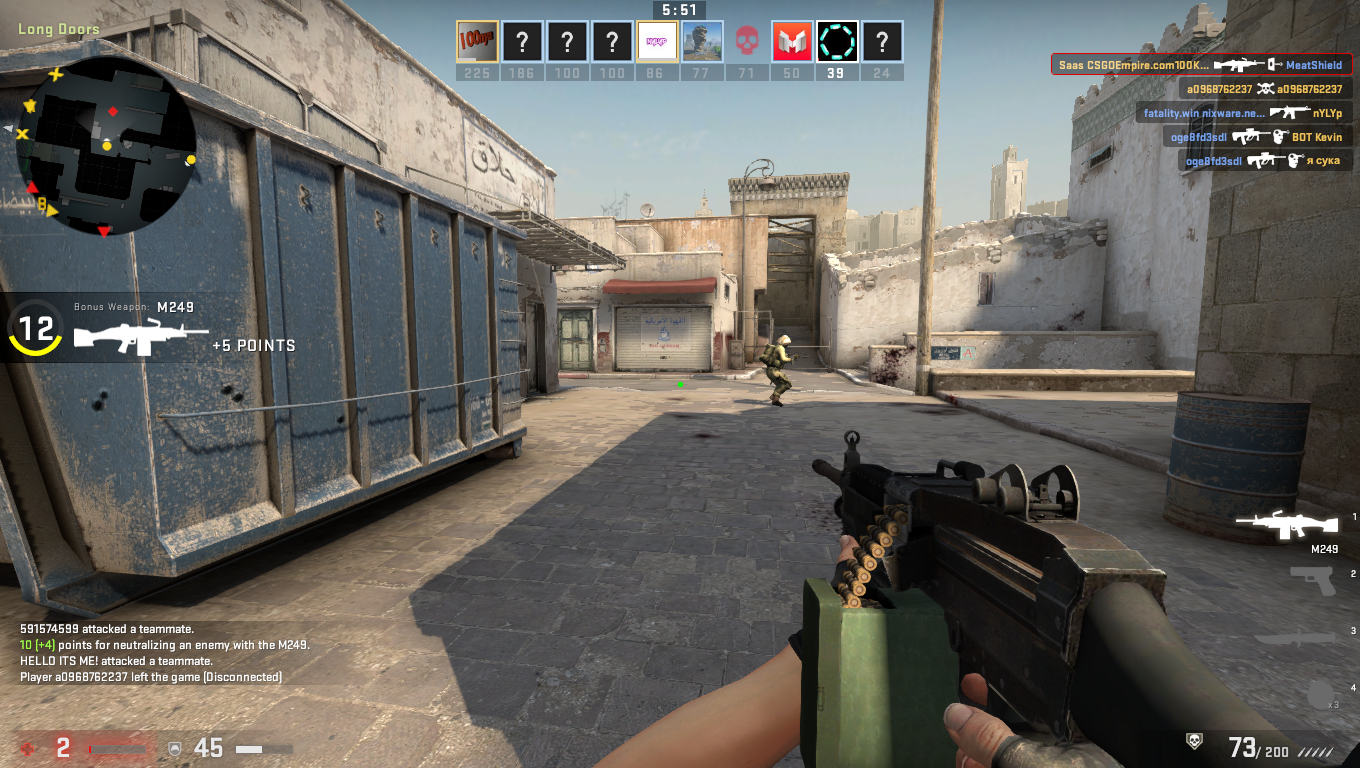Click the "100mph" player avatar scoring 225

coord(477,42)
